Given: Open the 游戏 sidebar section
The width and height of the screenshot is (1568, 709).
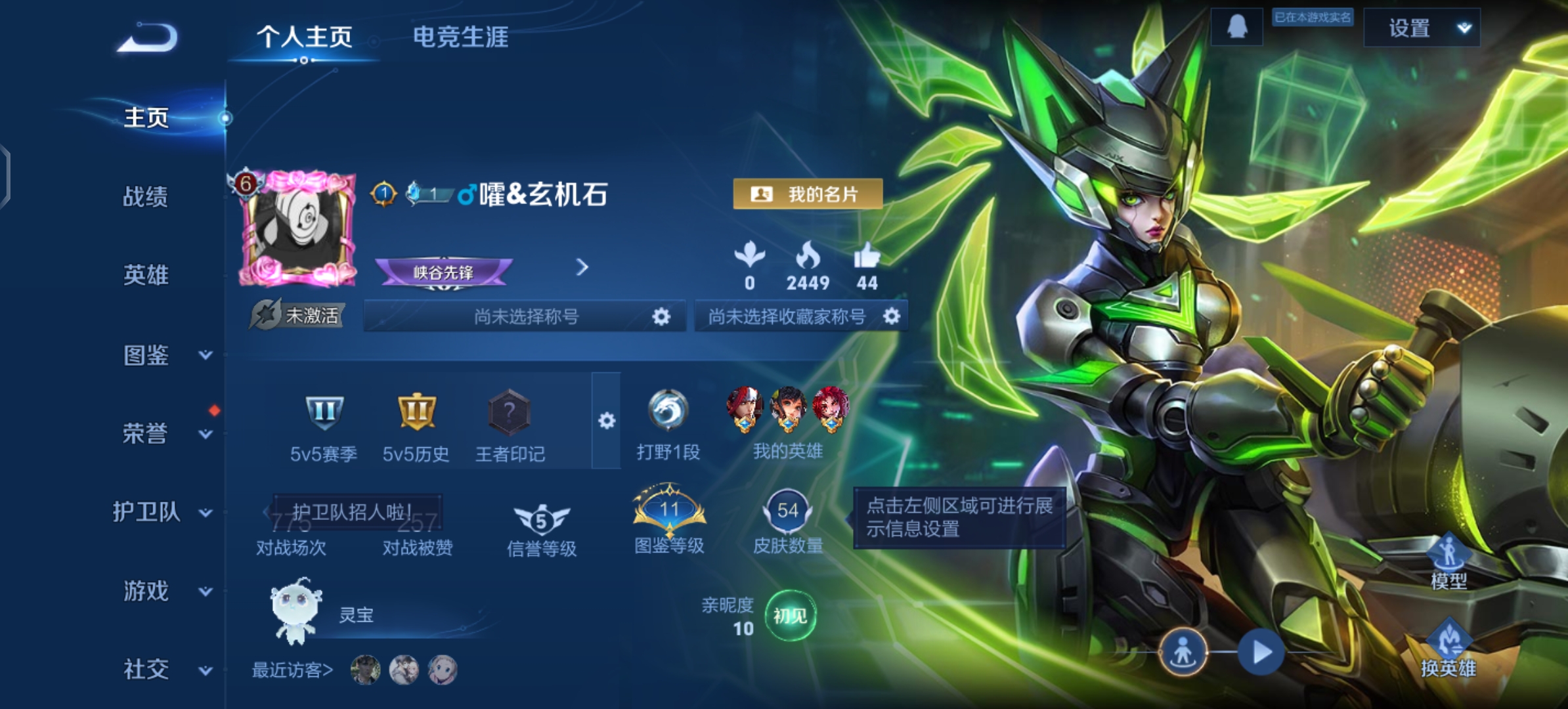Looking at the screenshot, I should [164, 591].
